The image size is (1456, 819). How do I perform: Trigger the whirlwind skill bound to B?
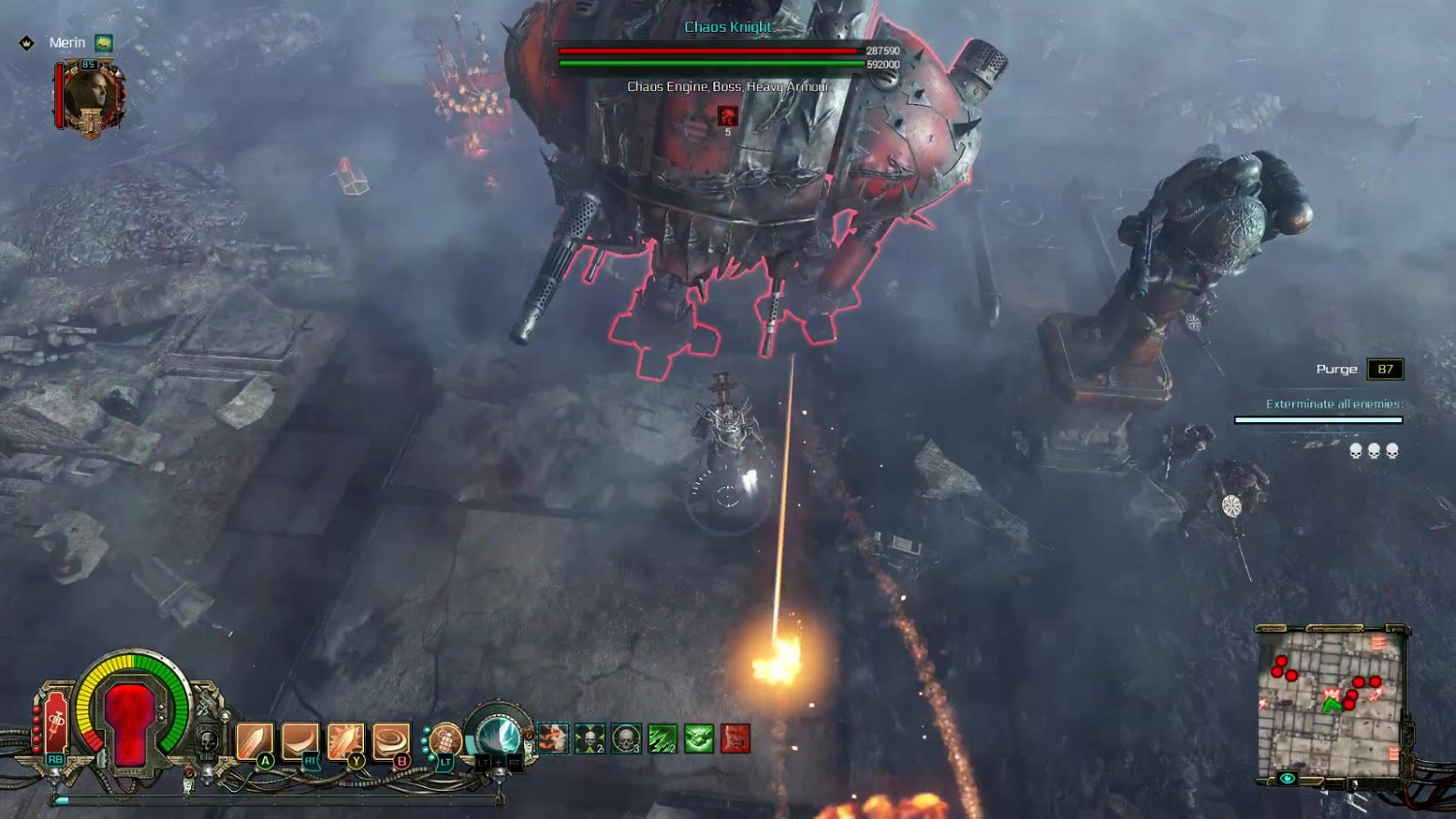tap(393, 739)
